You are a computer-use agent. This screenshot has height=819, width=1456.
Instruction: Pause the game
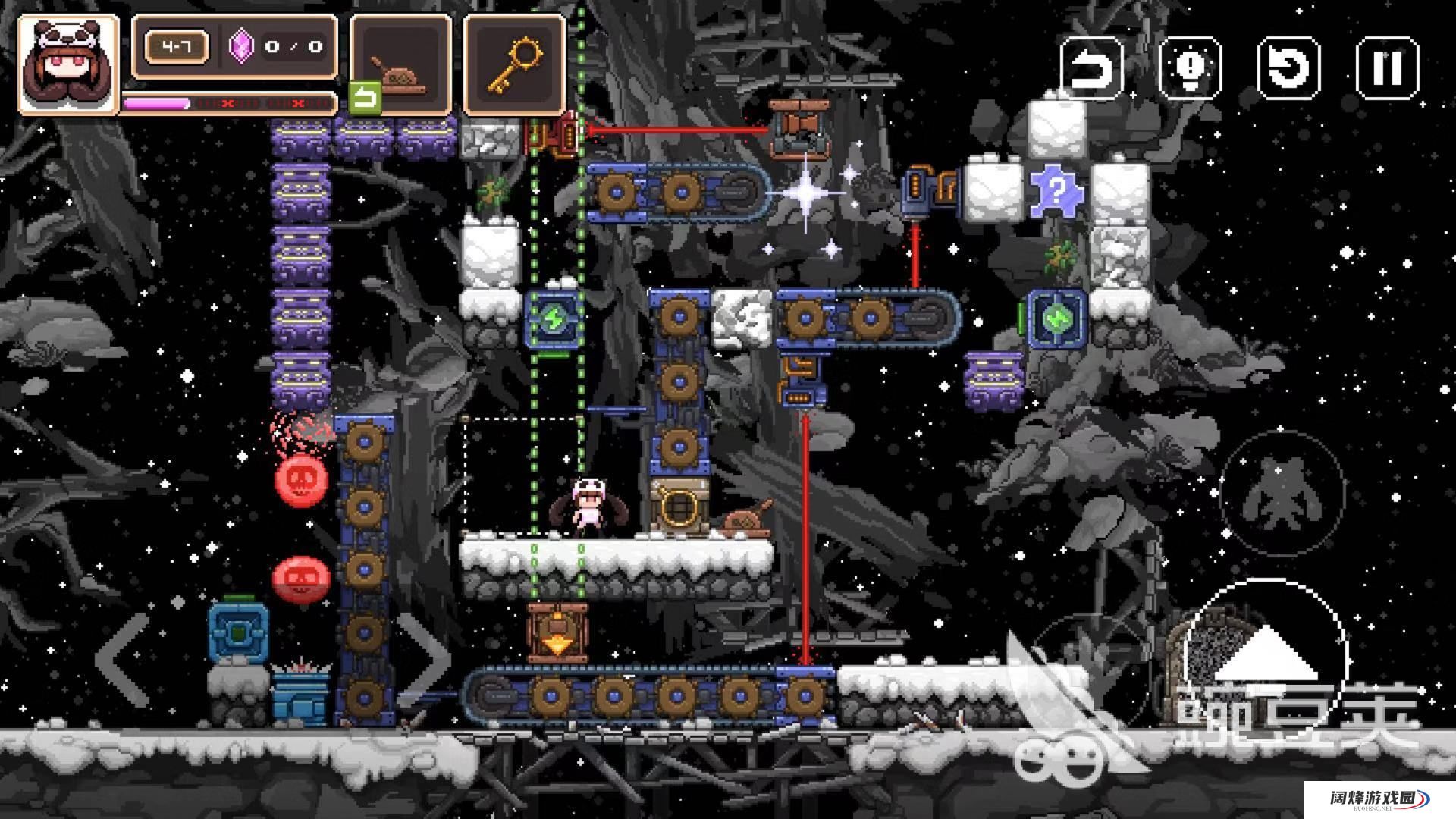pos(1387,68)
